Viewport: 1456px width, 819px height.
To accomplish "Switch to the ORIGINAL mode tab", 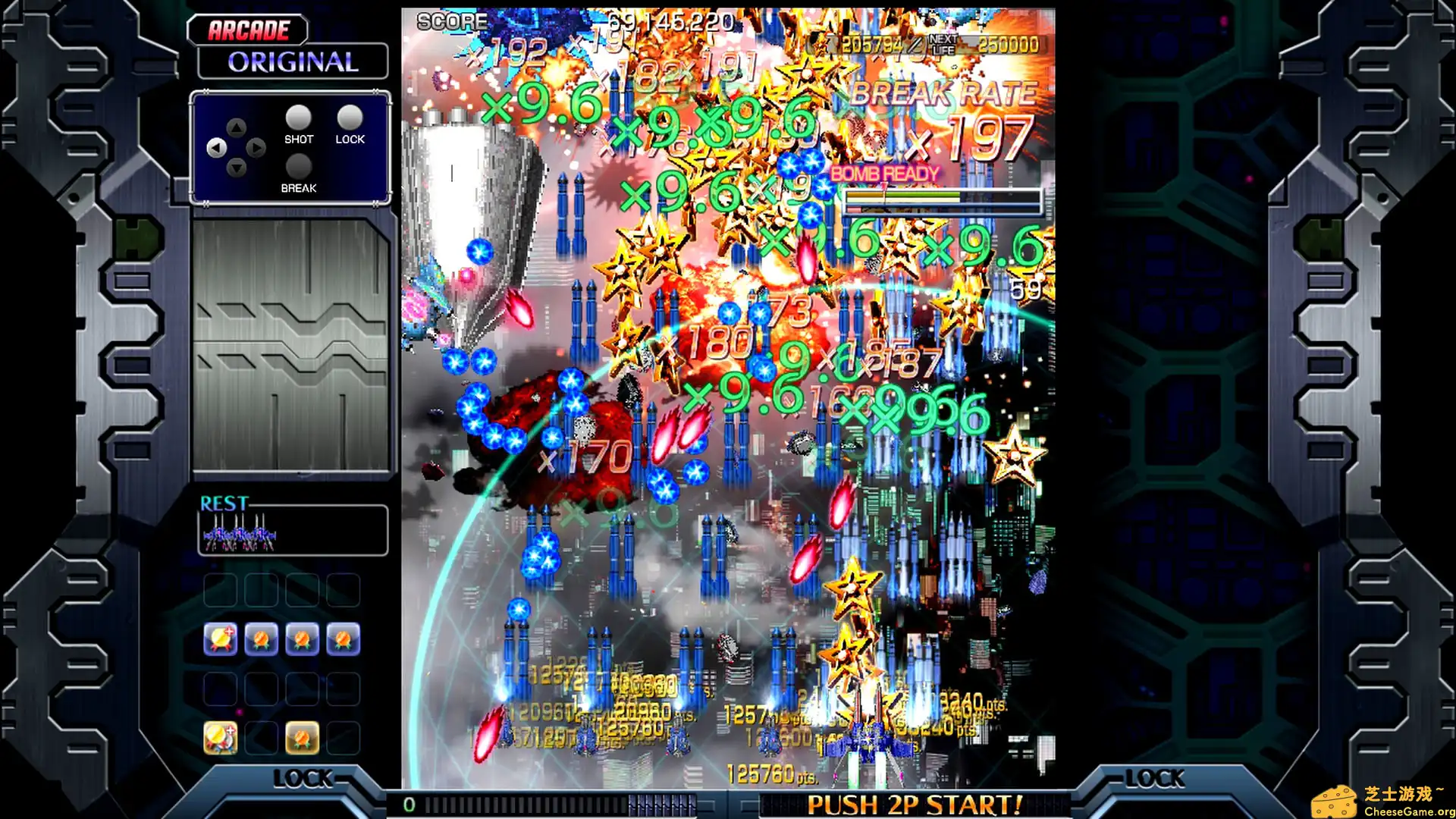I will click(x=292, y=62).
